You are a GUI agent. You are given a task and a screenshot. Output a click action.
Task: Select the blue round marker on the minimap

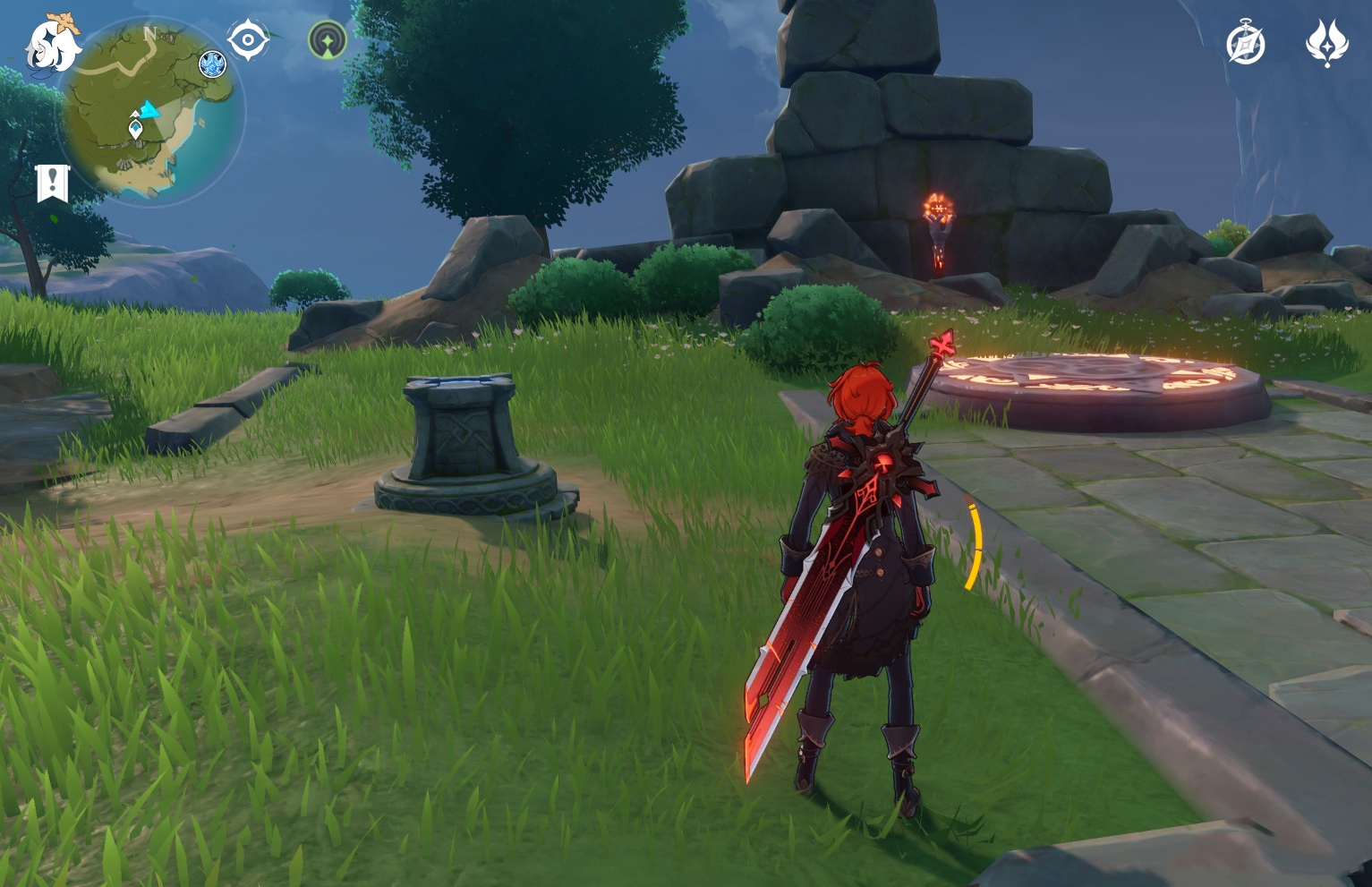212,64
